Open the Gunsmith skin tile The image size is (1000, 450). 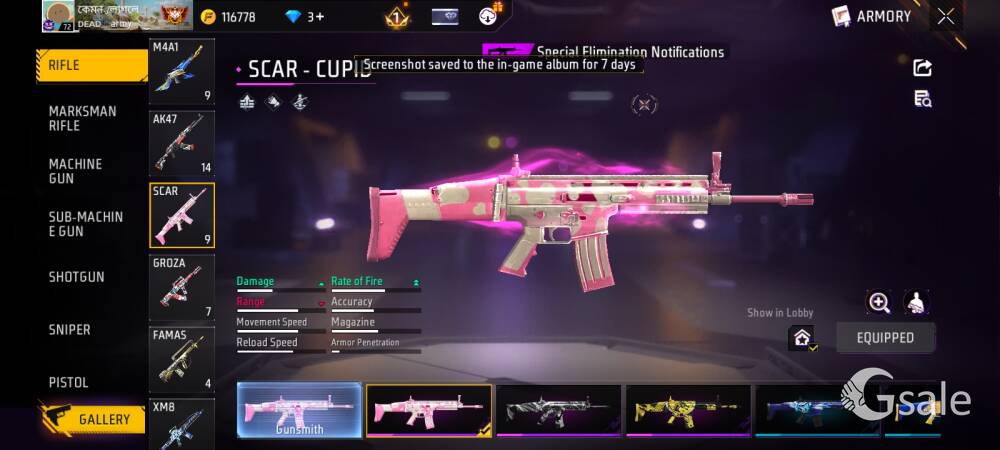pos(299,410)
